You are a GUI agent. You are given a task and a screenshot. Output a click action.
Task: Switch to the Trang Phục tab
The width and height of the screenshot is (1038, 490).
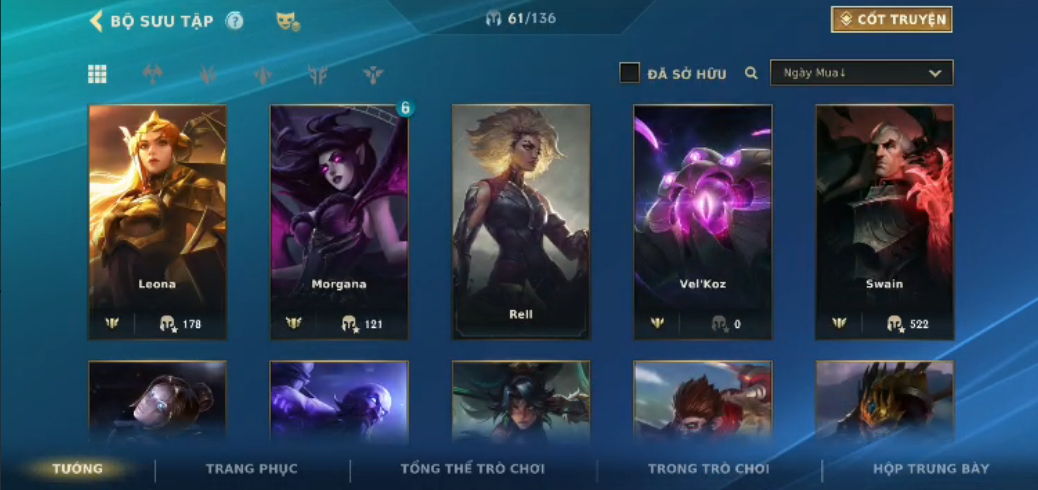(x=252, y=469)
